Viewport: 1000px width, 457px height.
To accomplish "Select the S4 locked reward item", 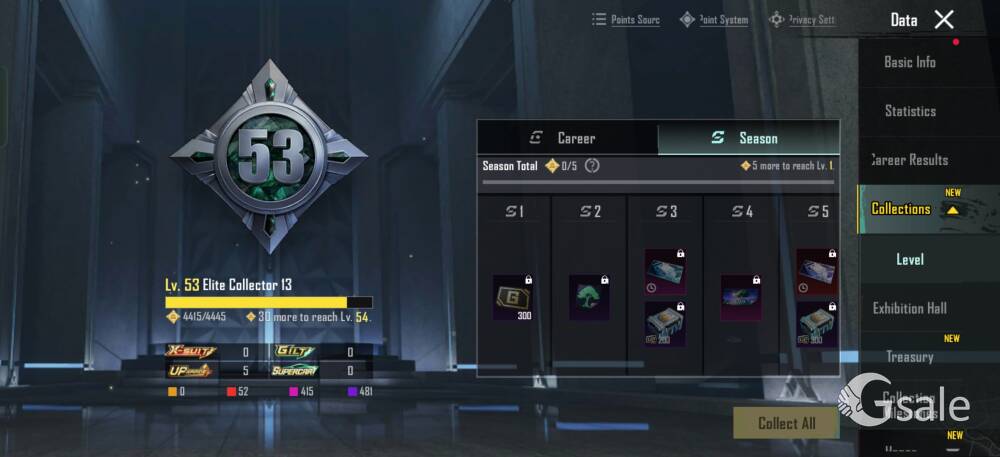I will tap(741, 298).
